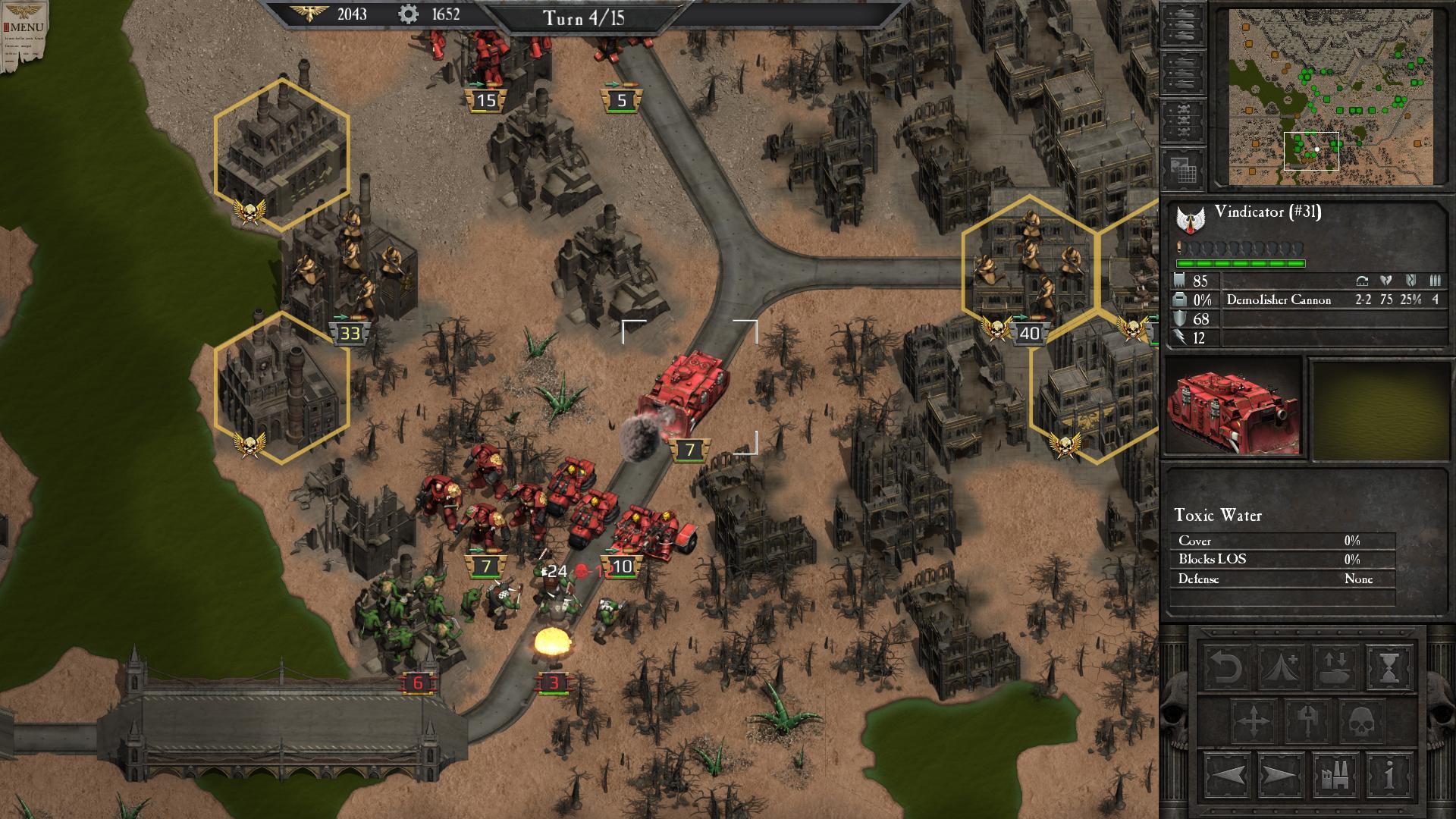The height and width of the screenshot is (819, 1456).
Task: Toggle the skull-and-crossbones kill list panel
Action: point(1185,120)
